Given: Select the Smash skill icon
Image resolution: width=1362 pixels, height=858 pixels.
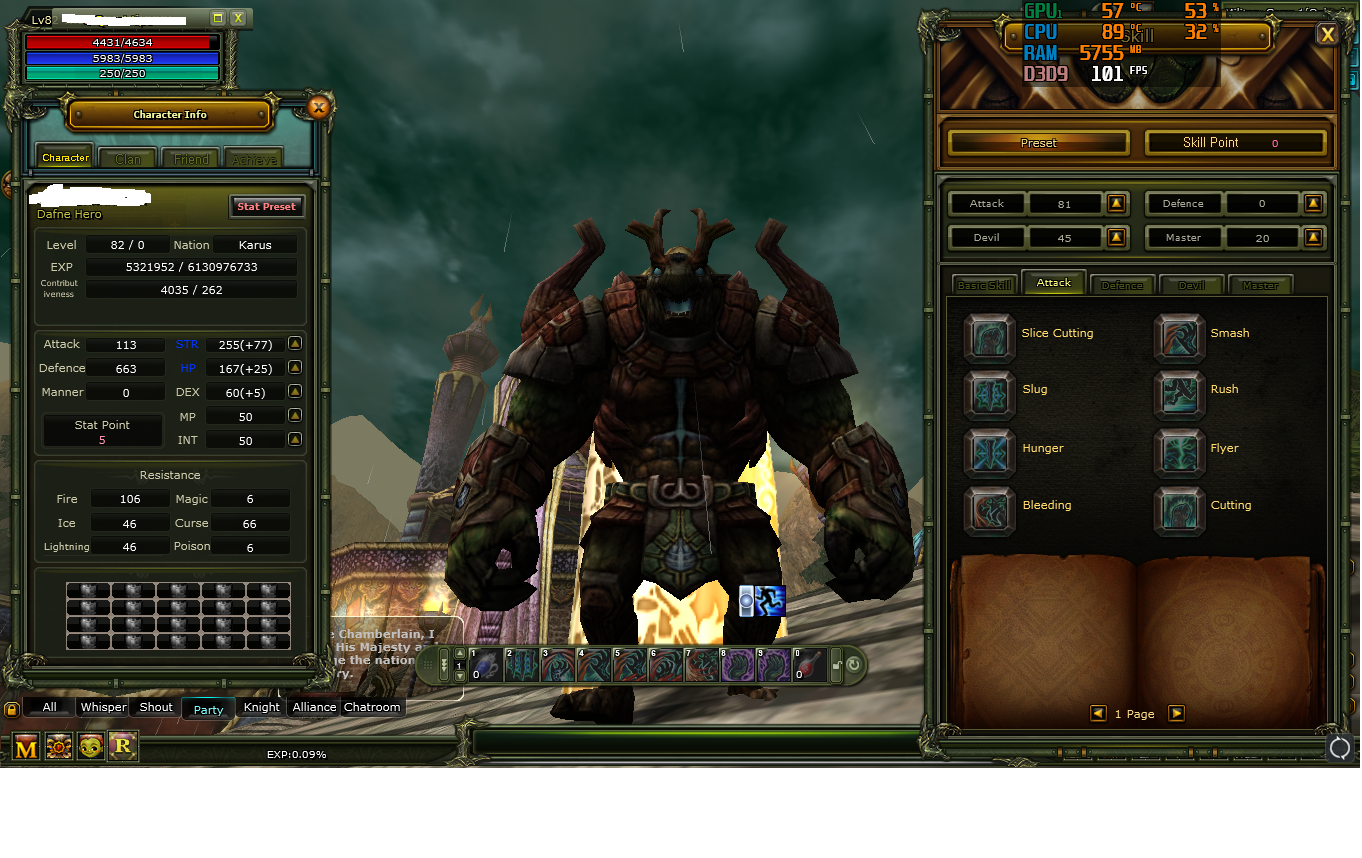Looking at the screenshot, I should tap(1180, 339).
